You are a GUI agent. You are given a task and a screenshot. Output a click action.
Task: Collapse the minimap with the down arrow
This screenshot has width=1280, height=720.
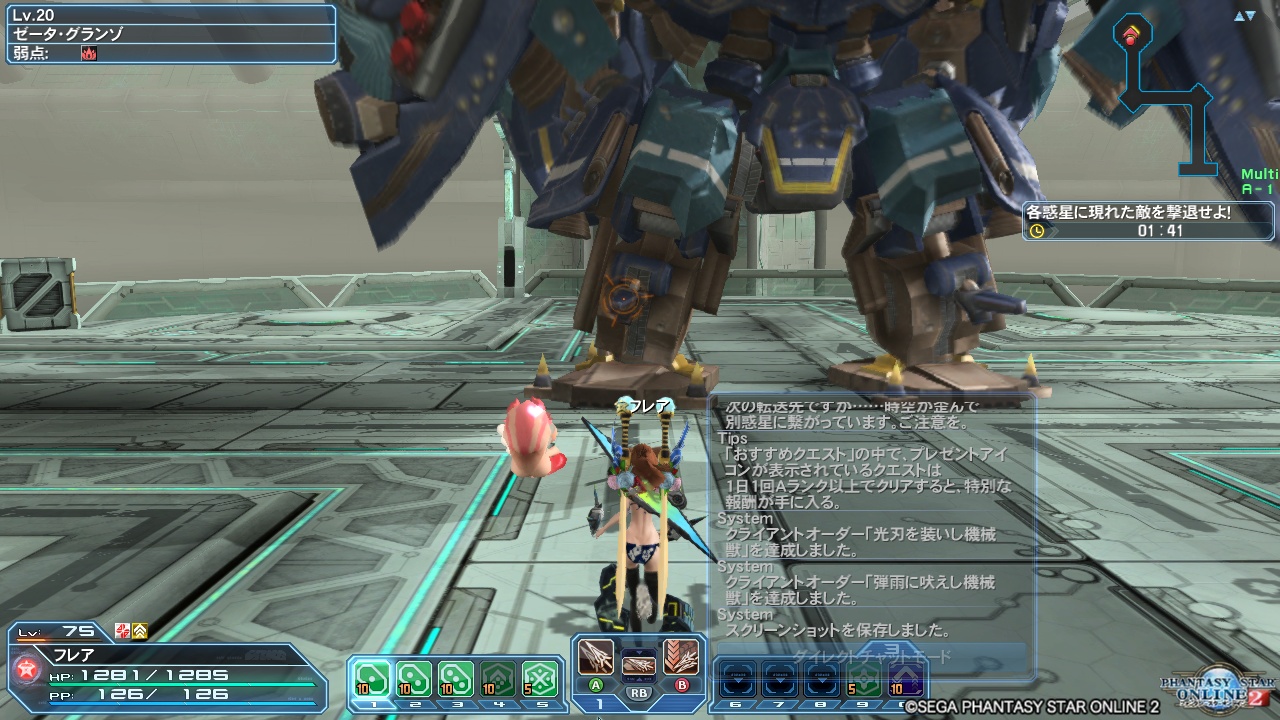click(x=1250, y=14)
